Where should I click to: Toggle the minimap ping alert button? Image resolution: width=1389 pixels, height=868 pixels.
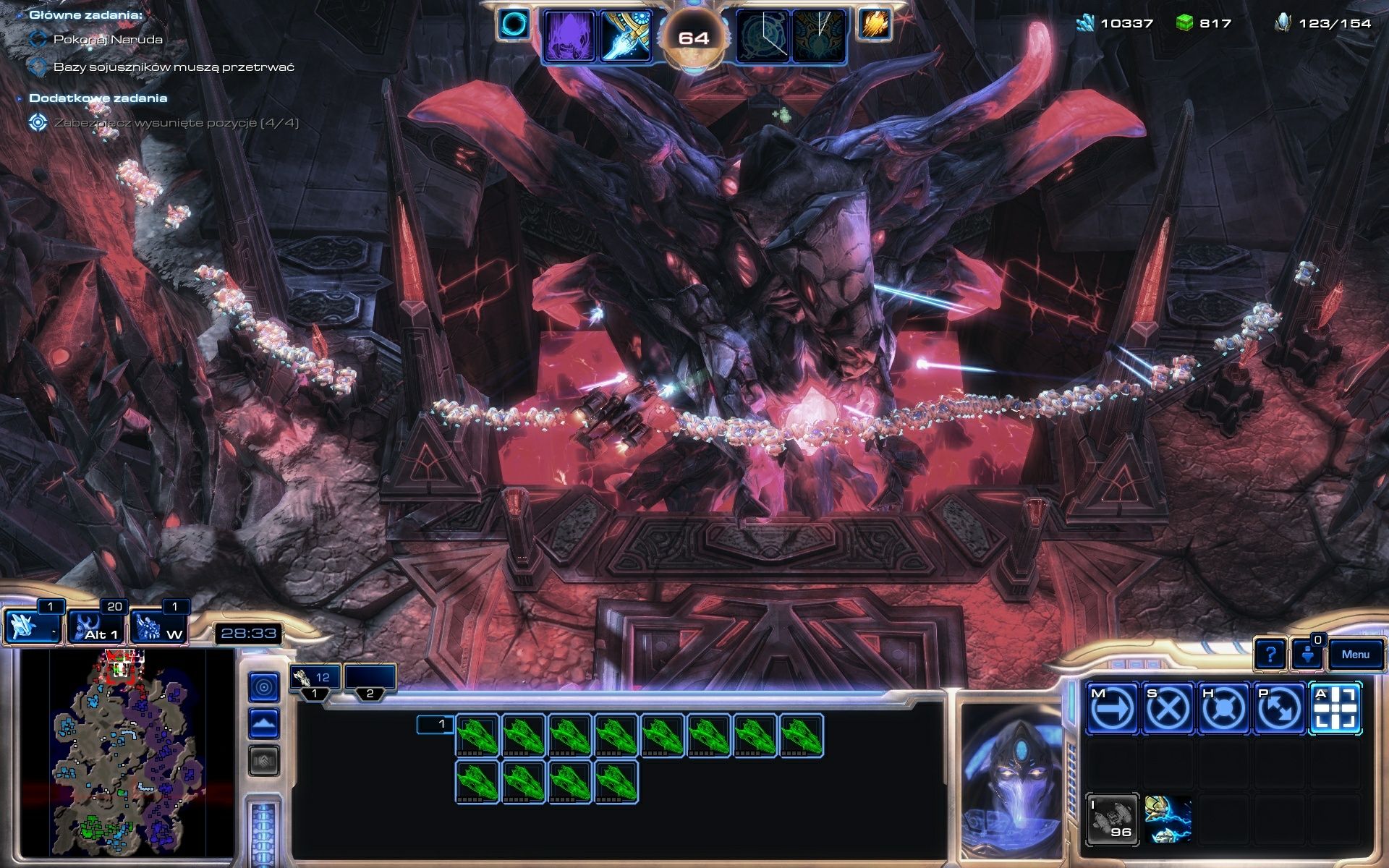click(x=264, y=687)
